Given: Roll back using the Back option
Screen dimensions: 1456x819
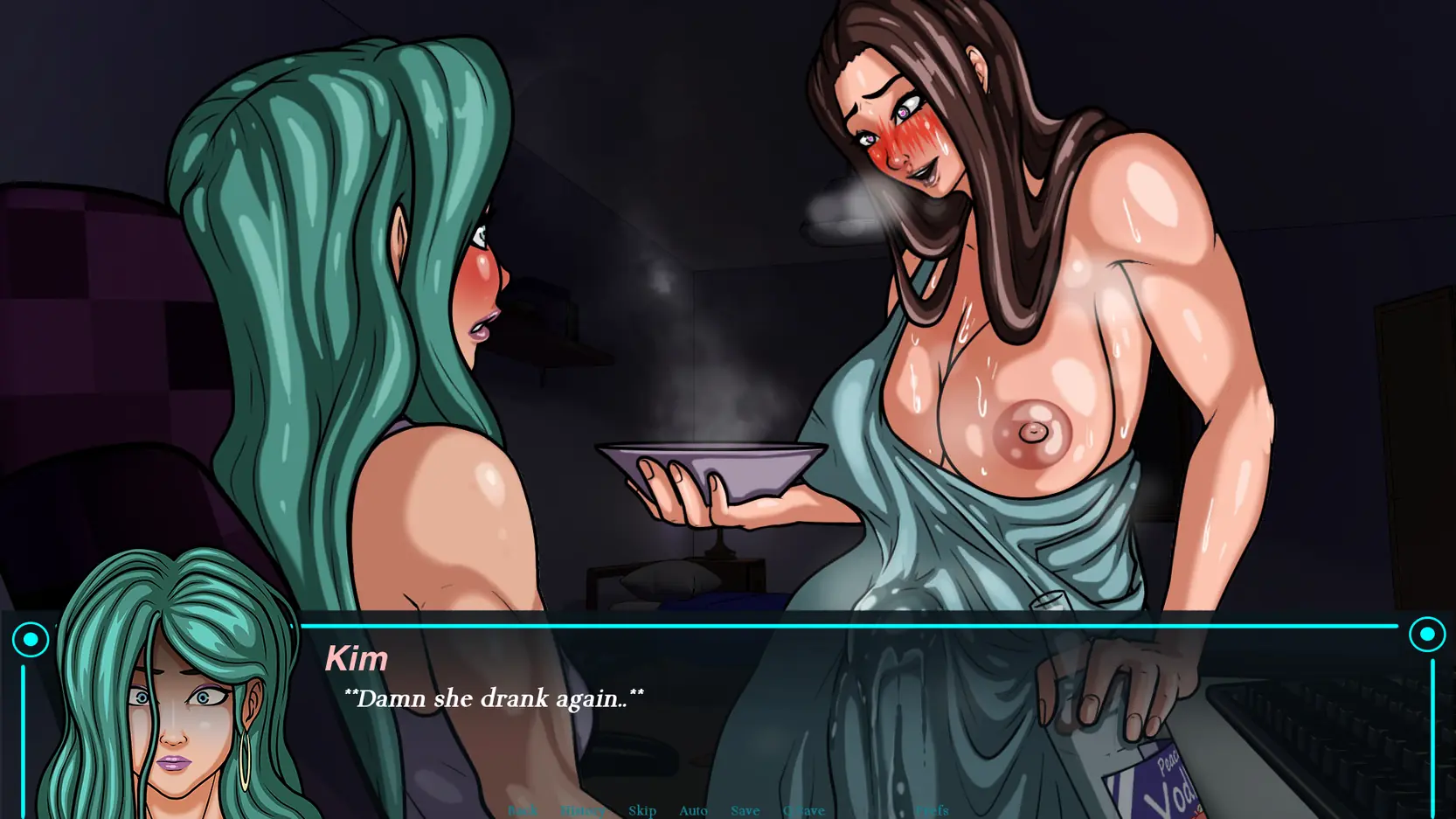Looking at the screenshot, I should pyautogui.click(x=523, y=811).
